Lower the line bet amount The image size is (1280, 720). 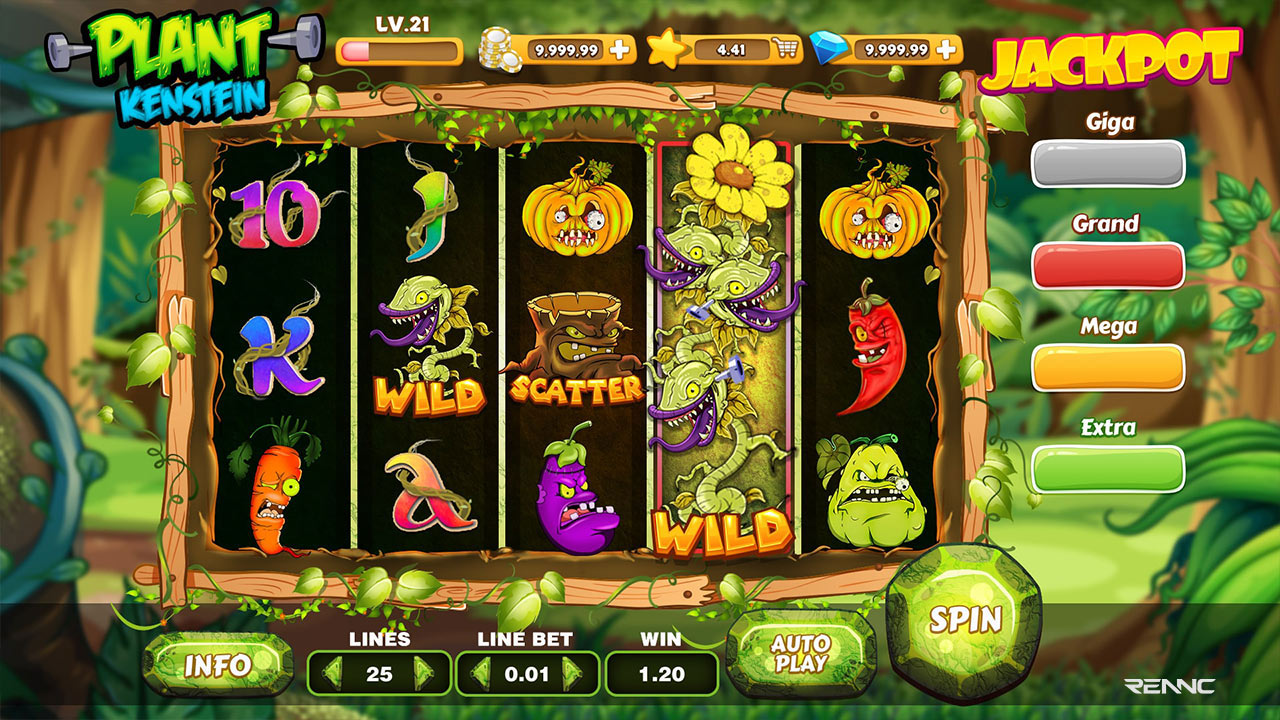point(482,673)
